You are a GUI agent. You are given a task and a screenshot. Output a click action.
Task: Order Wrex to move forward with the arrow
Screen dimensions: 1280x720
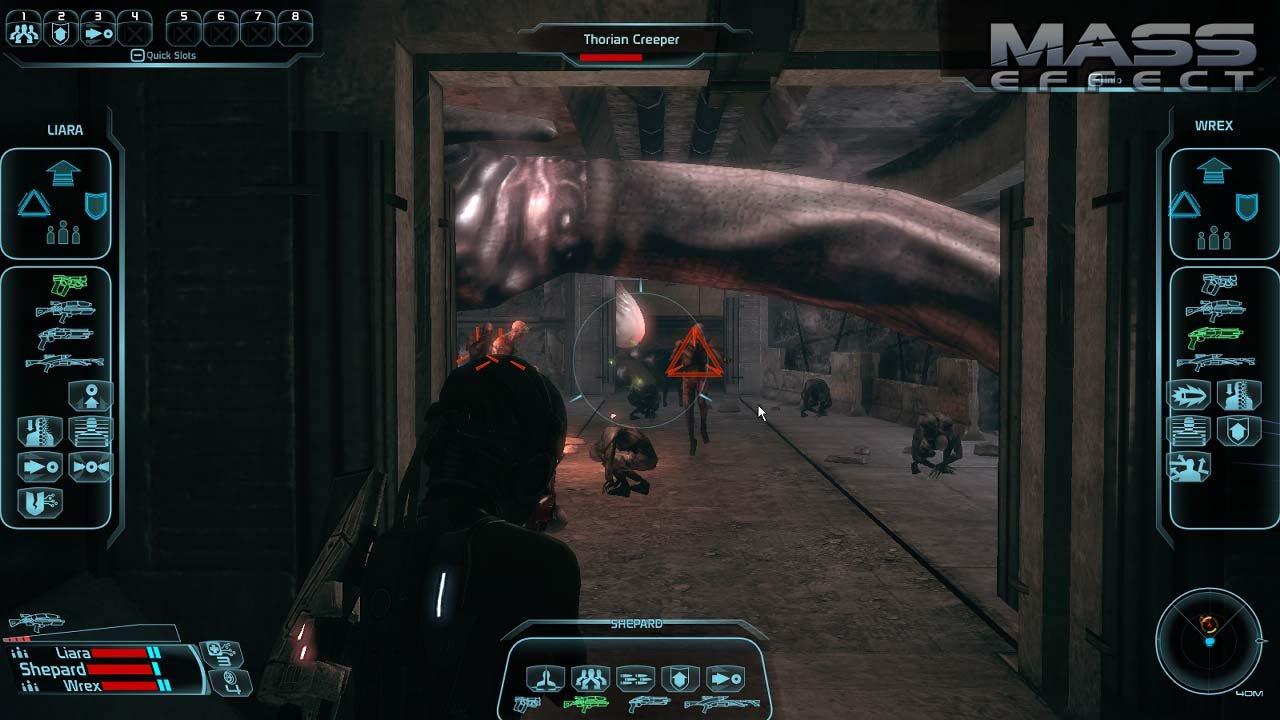coord(1213,172)
